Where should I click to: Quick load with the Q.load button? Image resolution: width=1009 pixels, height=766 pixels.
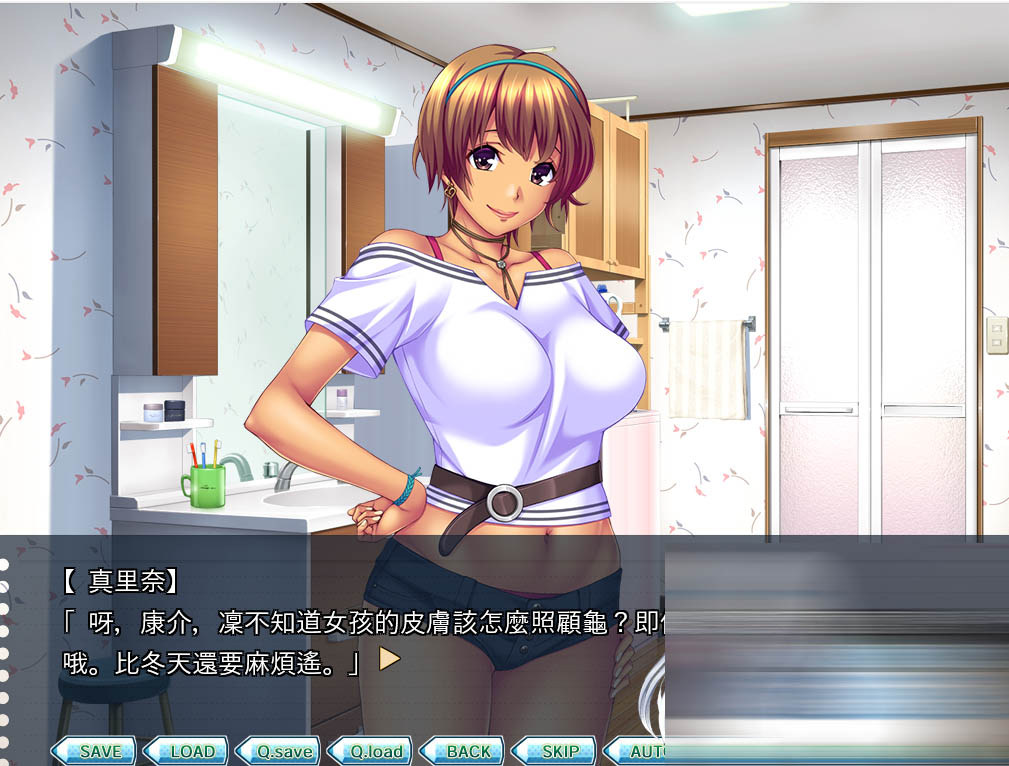pyautogui.click(x=371, y=751)
